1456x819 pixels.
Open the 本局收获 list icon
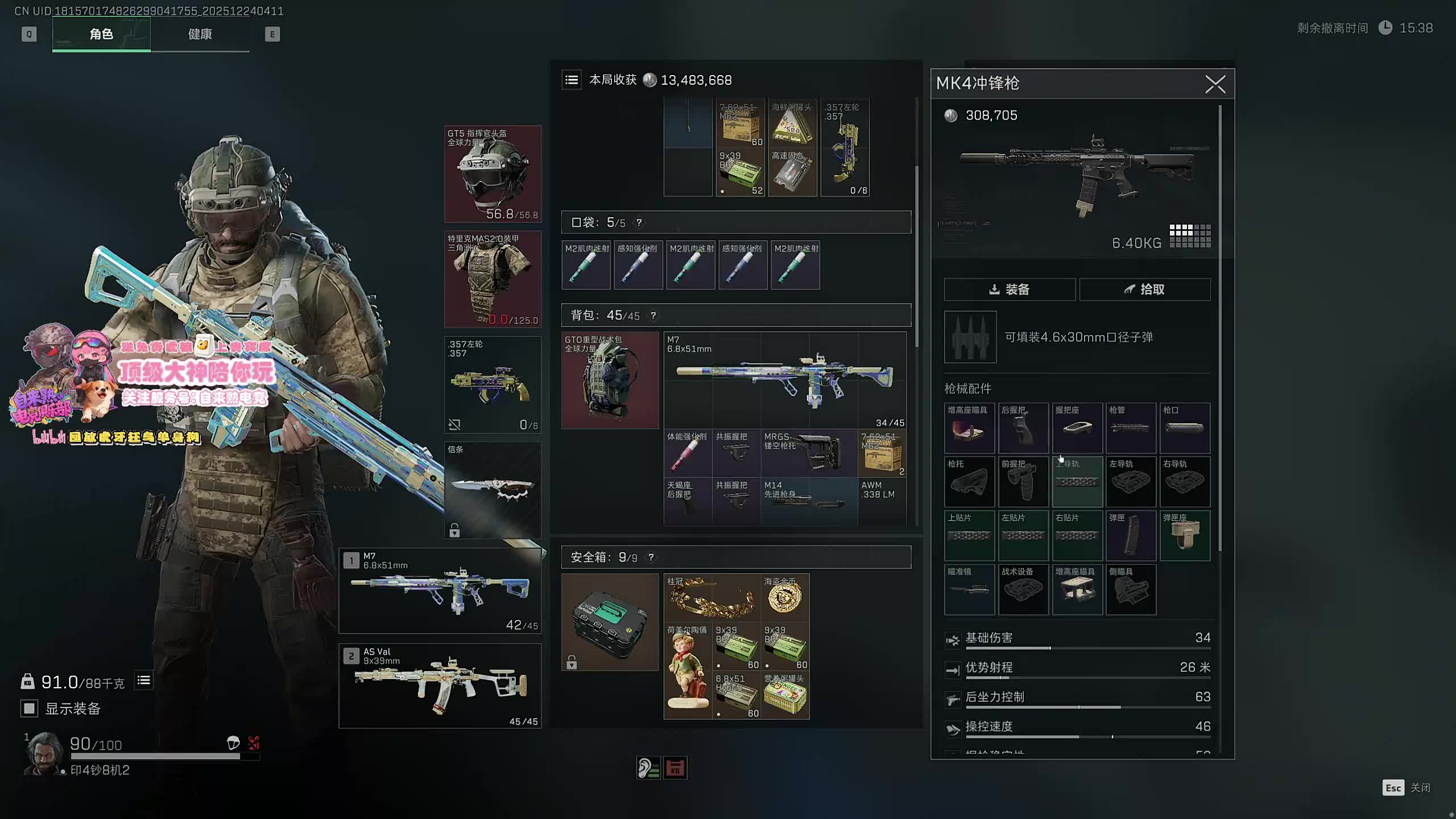[572, 80]
